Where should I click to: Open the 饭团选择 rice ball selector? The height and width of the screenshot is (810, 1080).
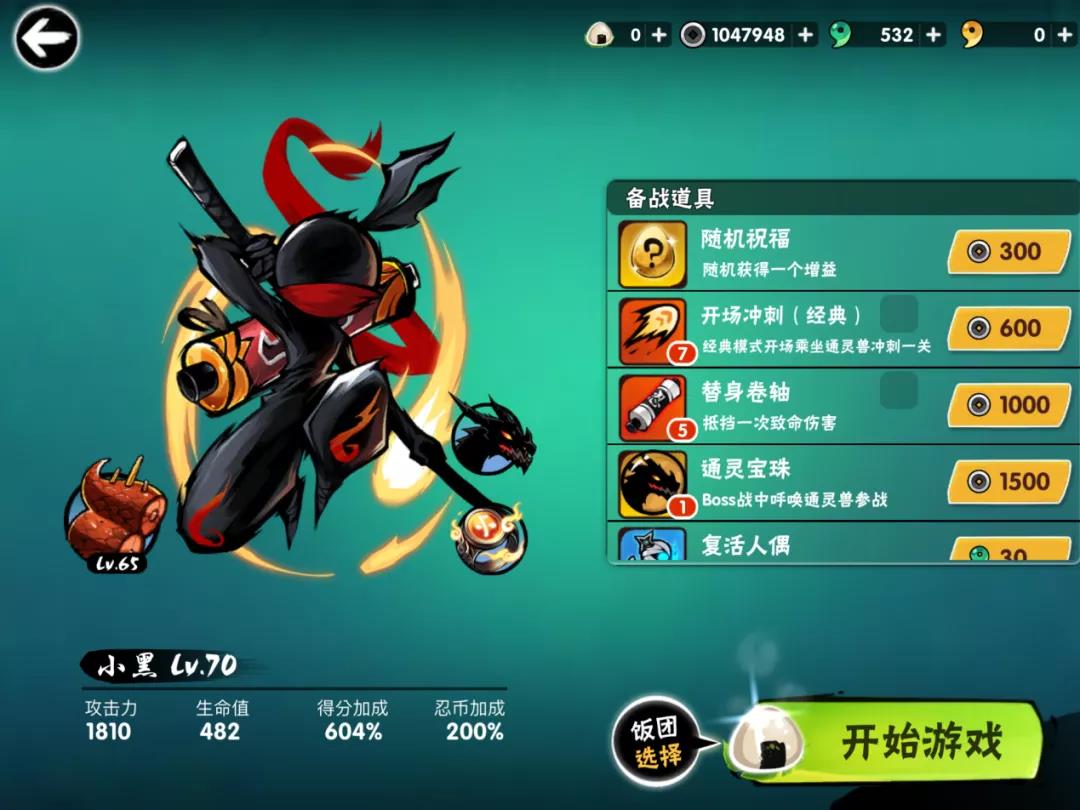655,743
